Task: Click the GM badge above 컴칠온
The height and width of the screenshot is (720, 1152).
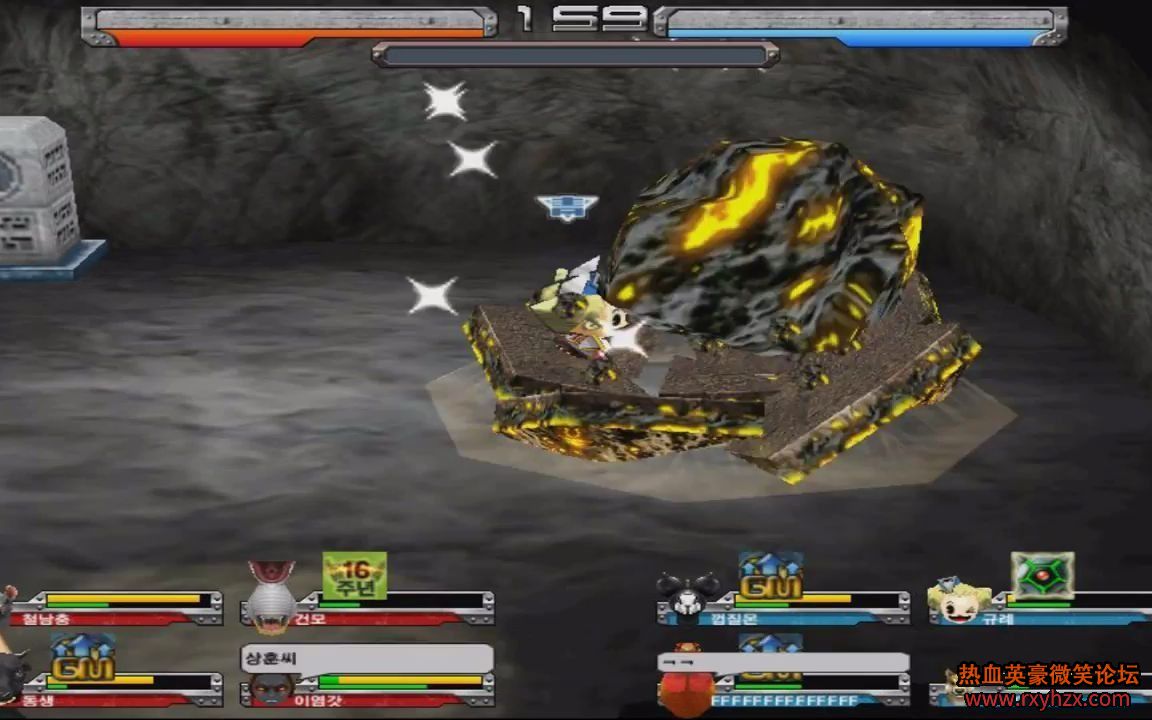Action: (x=770, y=577)
